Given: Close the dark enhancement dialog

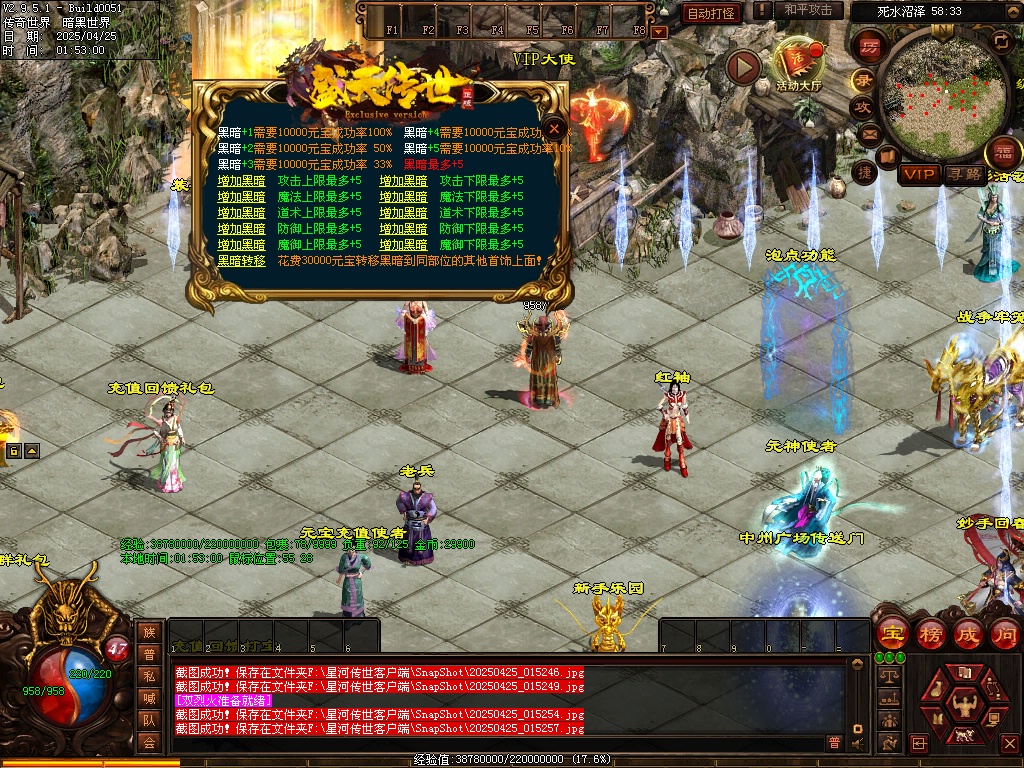Looking at the screenshot, I should coord(555,129).
